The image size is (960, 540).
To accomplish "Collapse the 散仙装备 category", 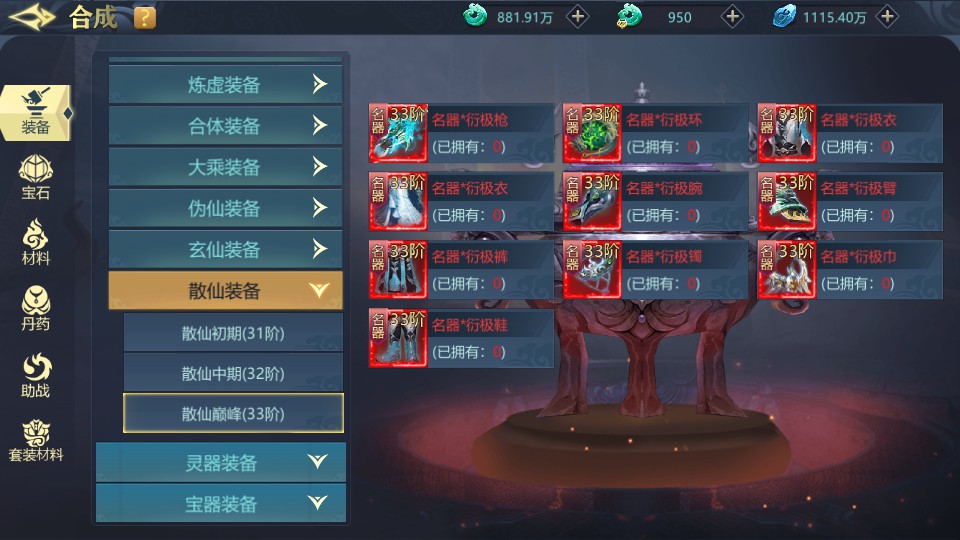I will (225, 291).
